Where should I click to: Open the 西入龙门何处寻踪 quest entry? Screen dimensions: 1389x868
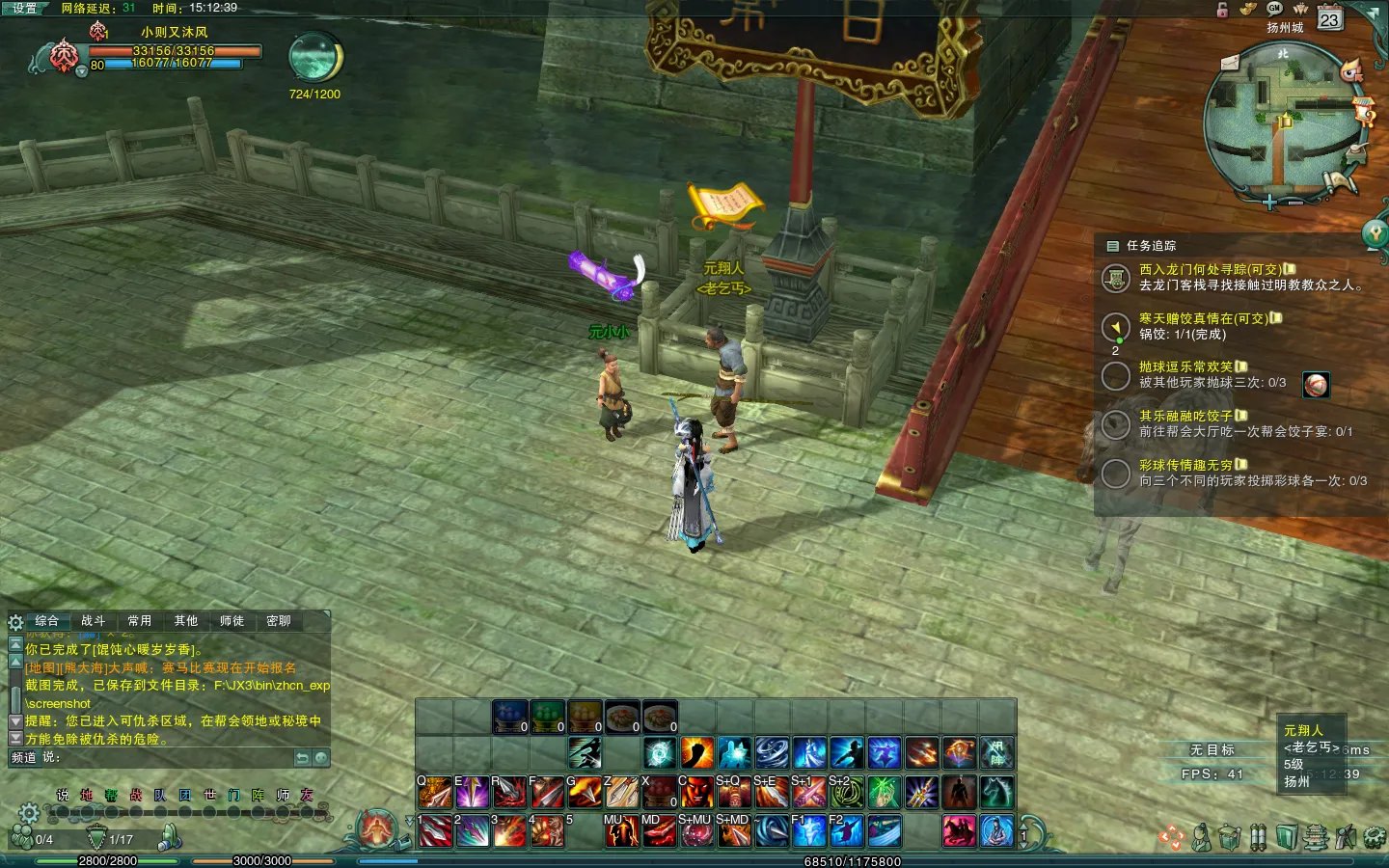pos(1211,270)
